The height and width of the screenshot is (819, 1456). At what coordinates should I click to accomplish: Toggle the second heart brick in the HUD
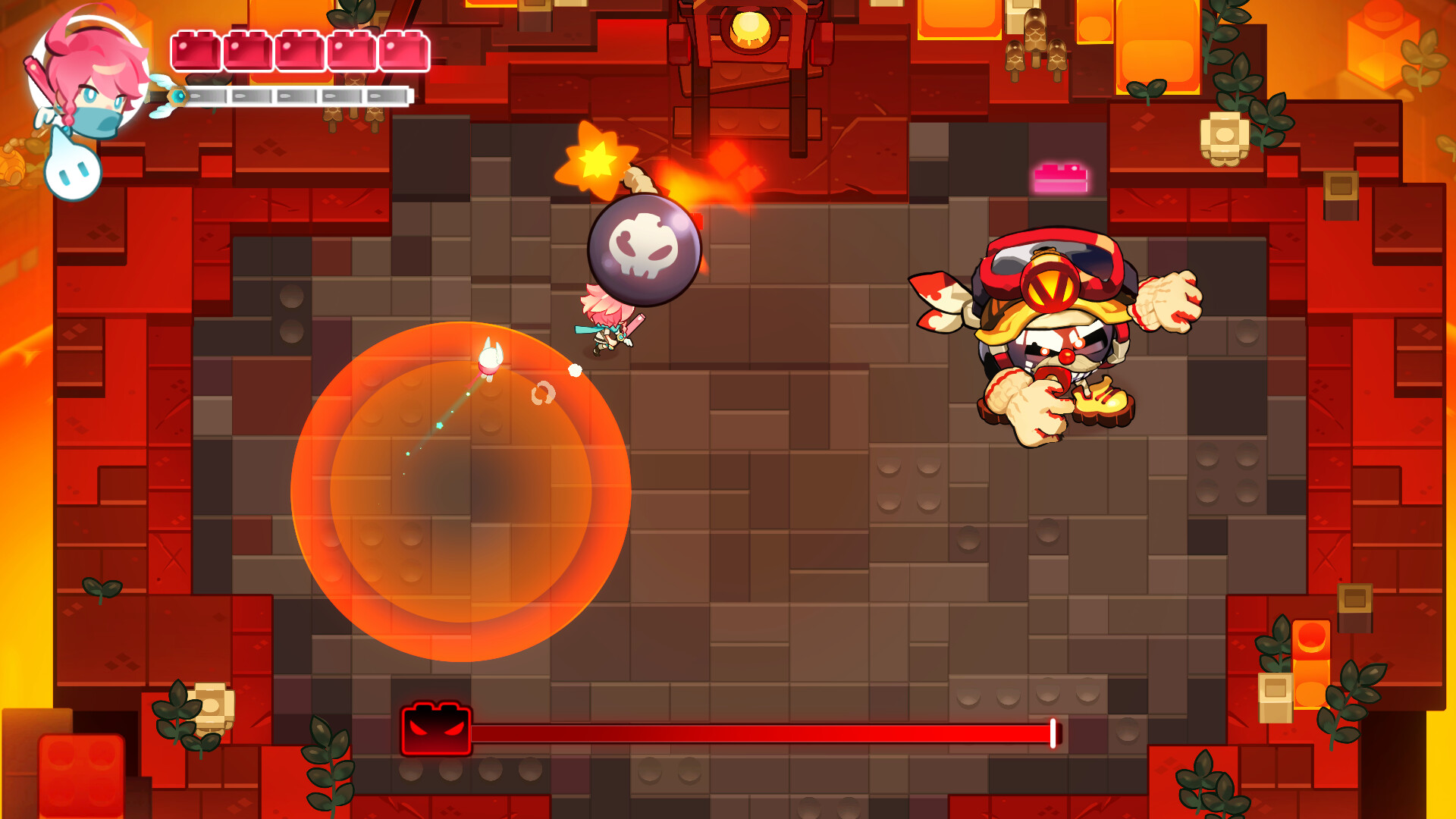[x=246, y=49]
